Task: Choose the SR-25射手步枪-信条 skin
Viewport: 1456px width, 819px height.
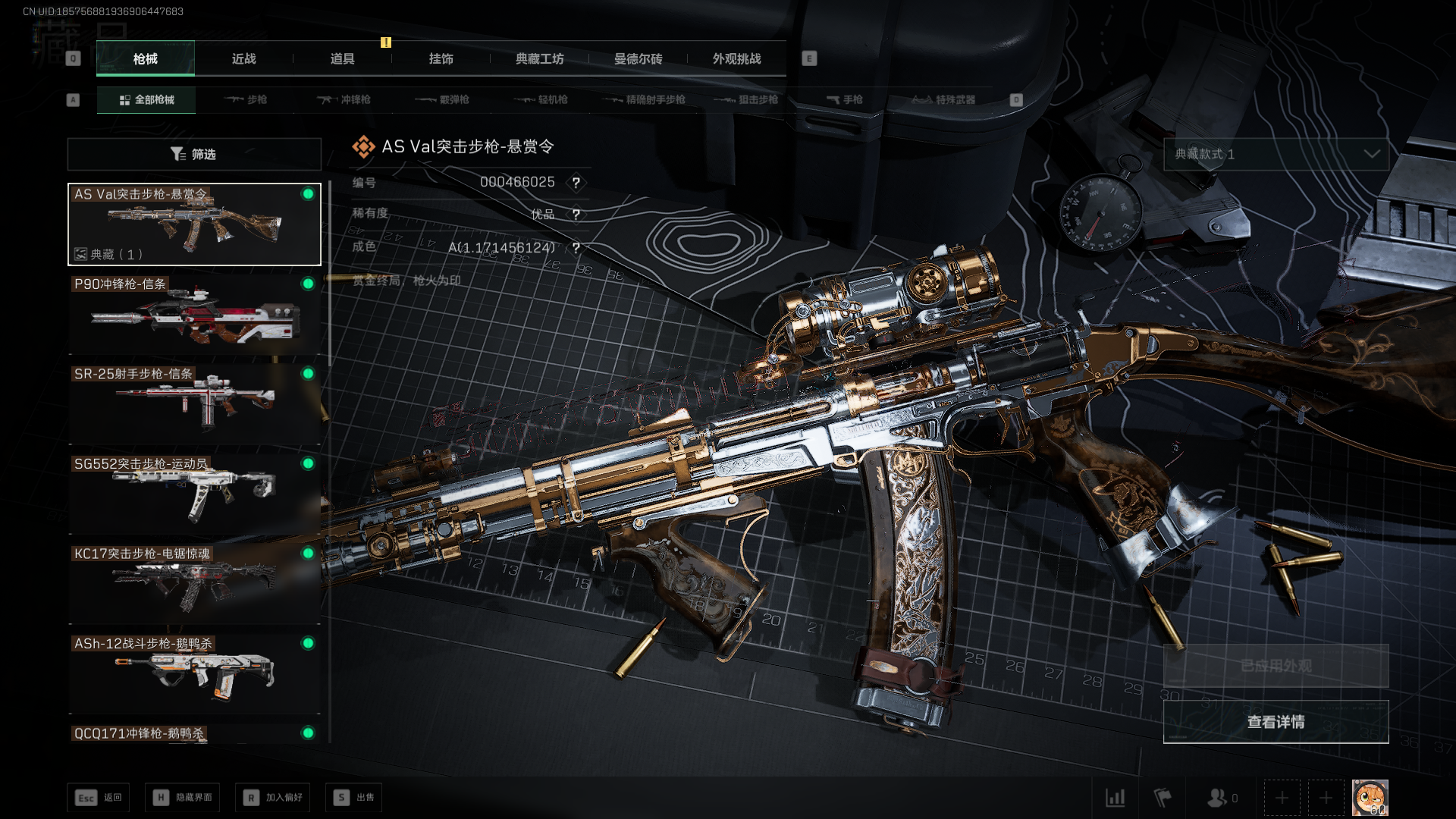Action: click(194, 404)
